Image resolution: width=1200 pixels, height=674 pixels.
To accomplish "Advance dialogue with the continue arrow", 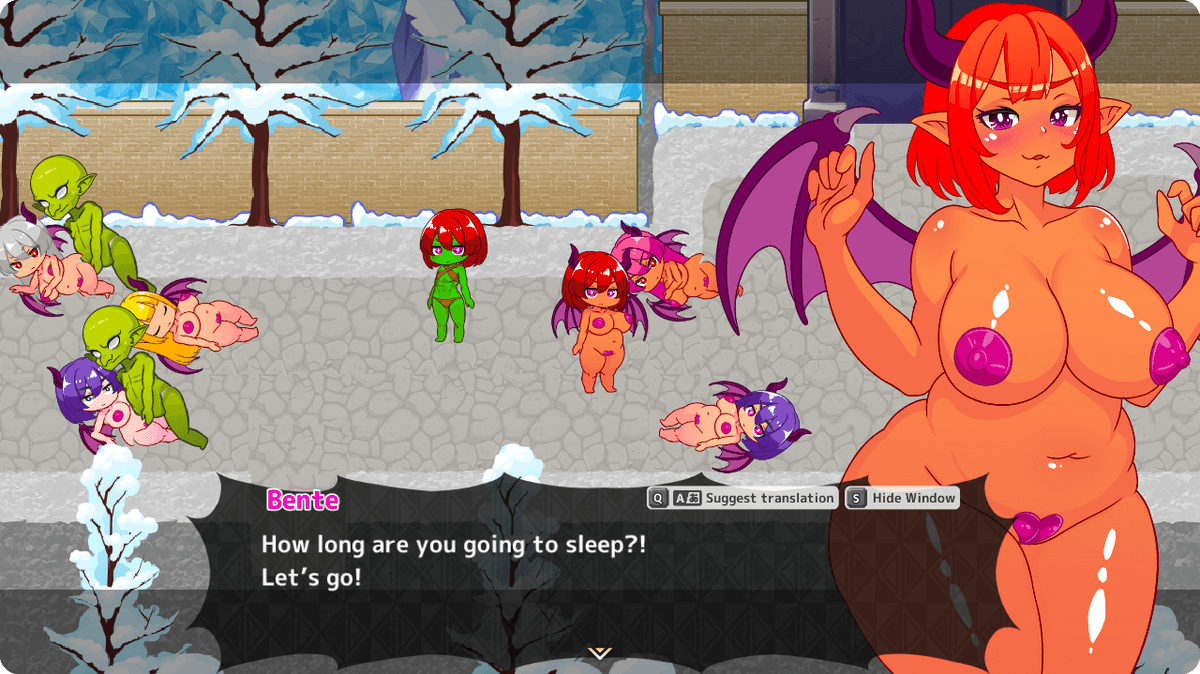I will 599,653.
